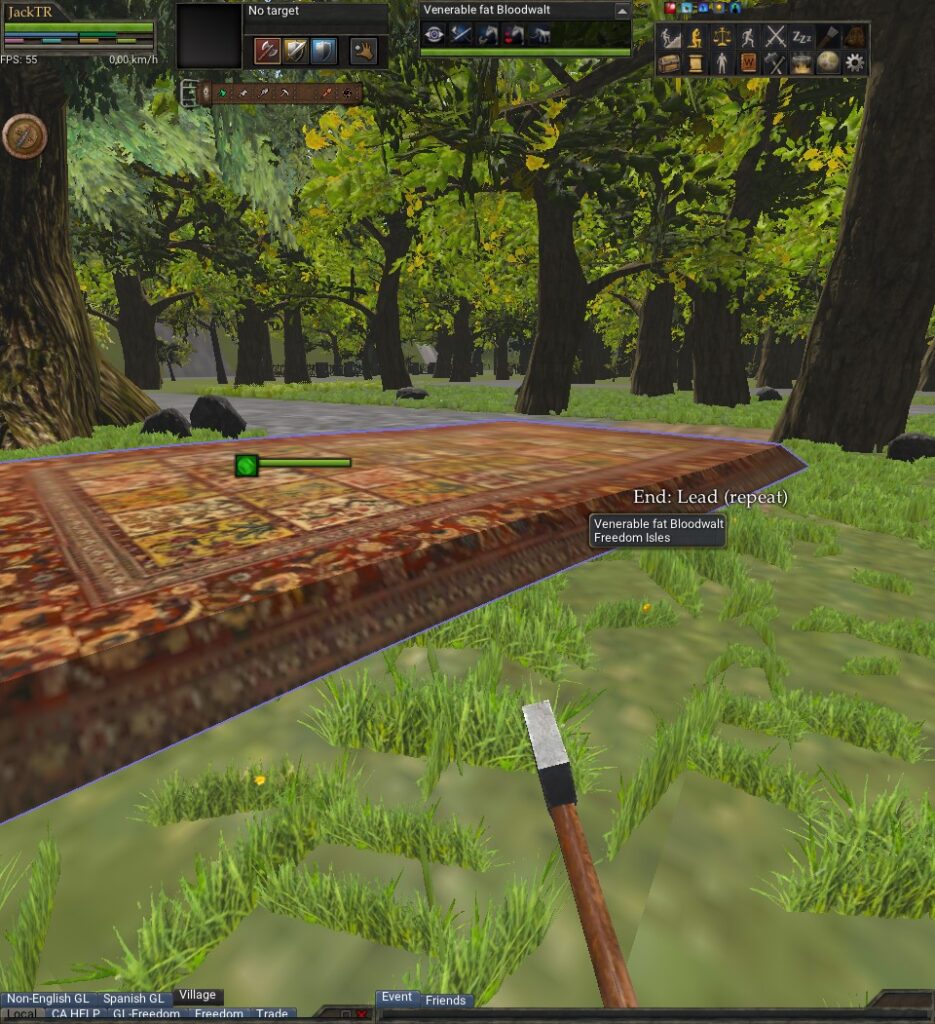Switch to the Spanish GL chat tab
Screen dimensions: 935x1024
pyautogui.click(x=133, y=998)
